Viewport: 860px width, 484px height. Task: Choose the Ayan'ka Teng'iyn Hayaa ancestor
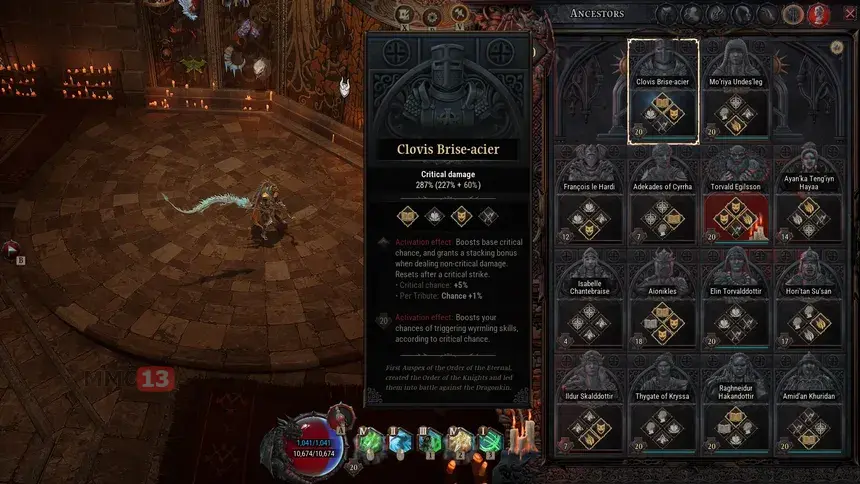(x=809, y=198)
